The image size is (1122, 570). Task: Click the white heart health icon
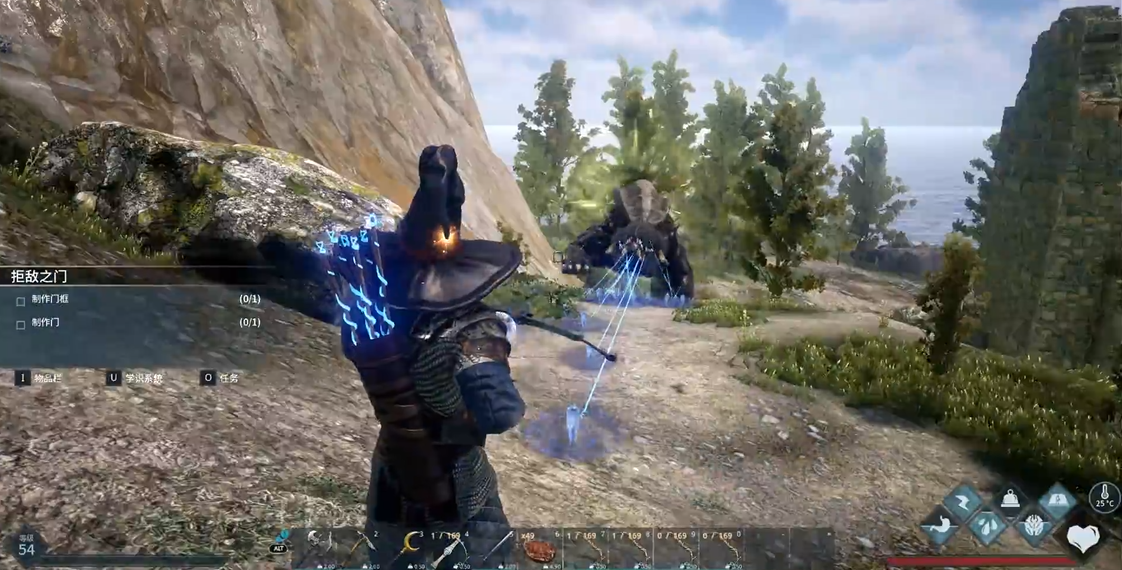(x=1081, y=539)
